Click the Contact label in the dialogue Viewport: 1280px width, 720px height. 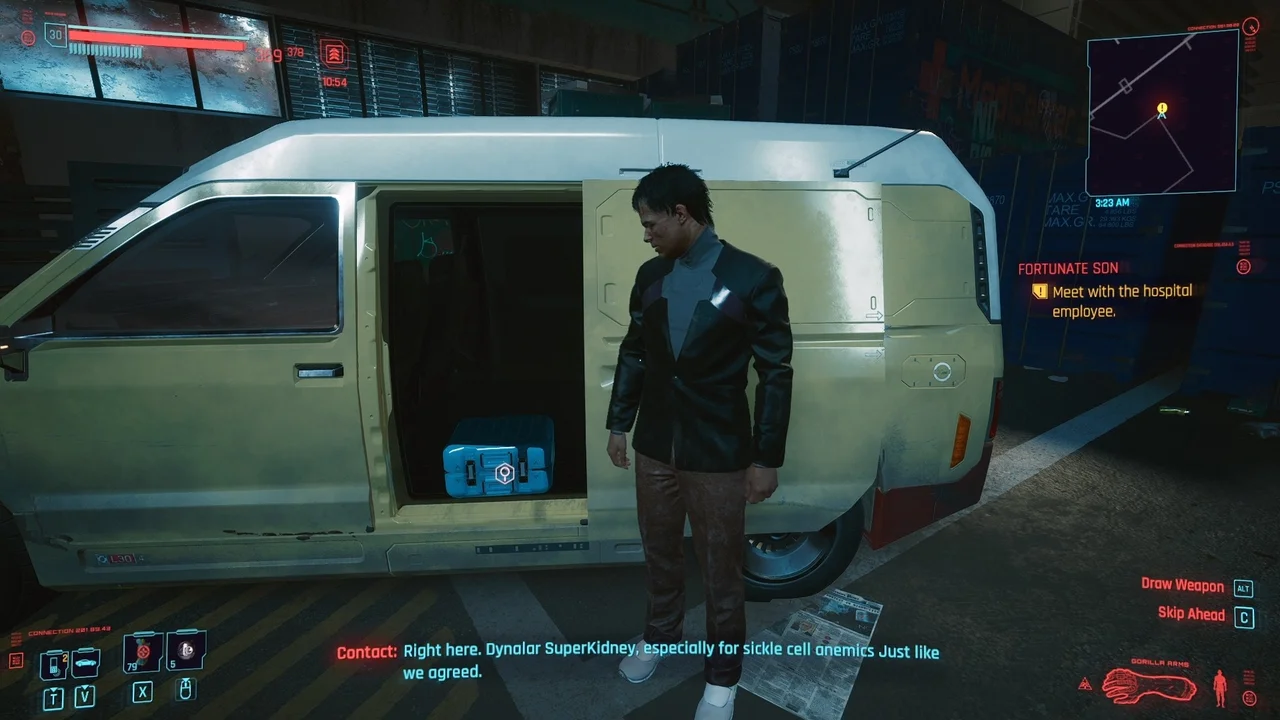tap(368, 650)
